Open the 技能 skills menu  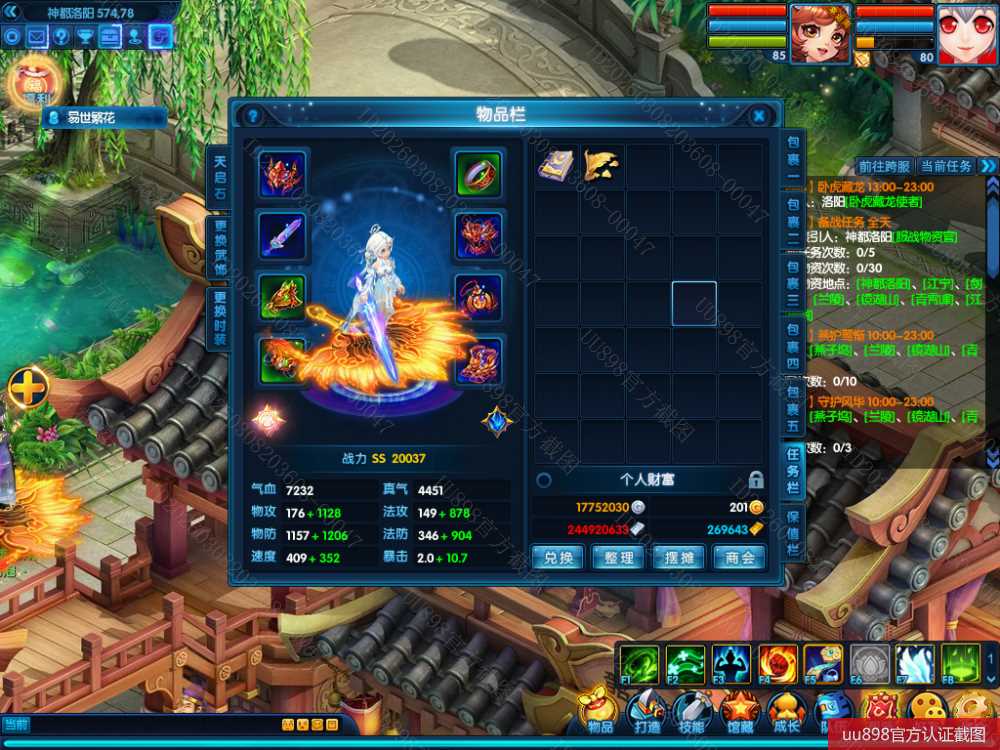click(x=693, y=712)
